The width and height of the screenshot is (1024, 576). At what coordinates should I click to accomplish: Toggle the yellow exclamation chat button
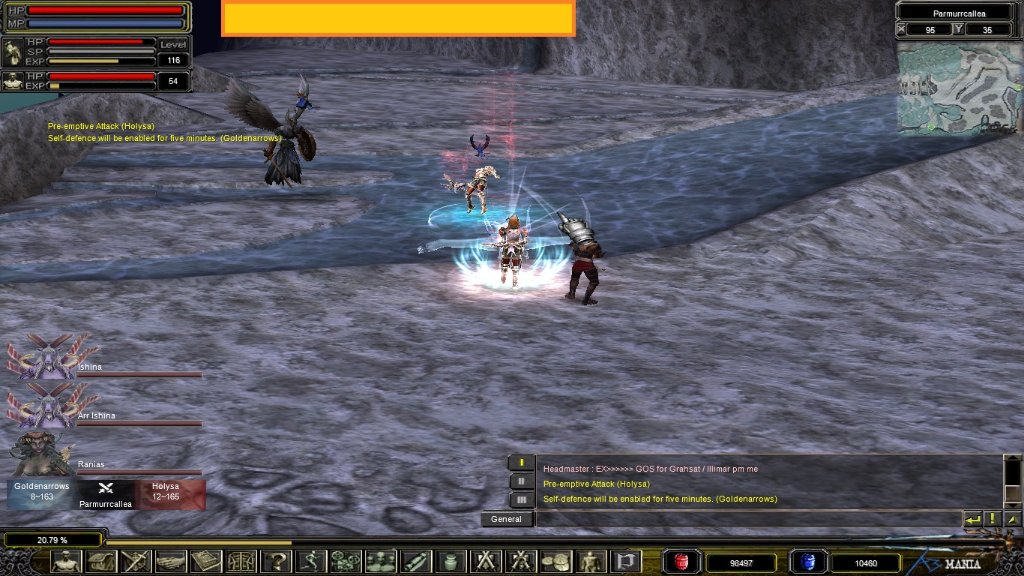[x=992, y=519]
